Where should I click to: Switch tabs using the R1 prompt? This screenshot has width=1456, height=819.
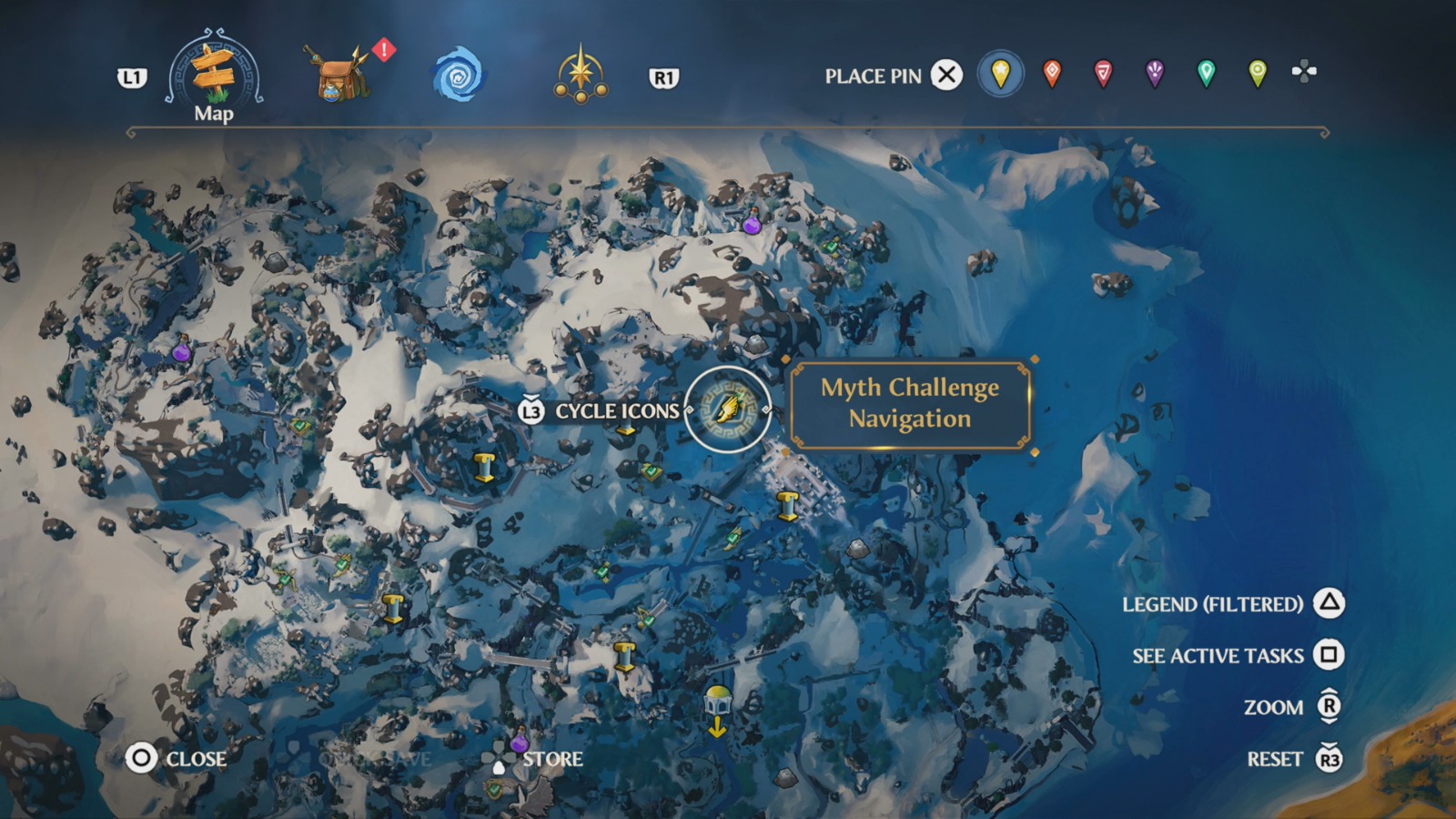[x=664, y=79]
